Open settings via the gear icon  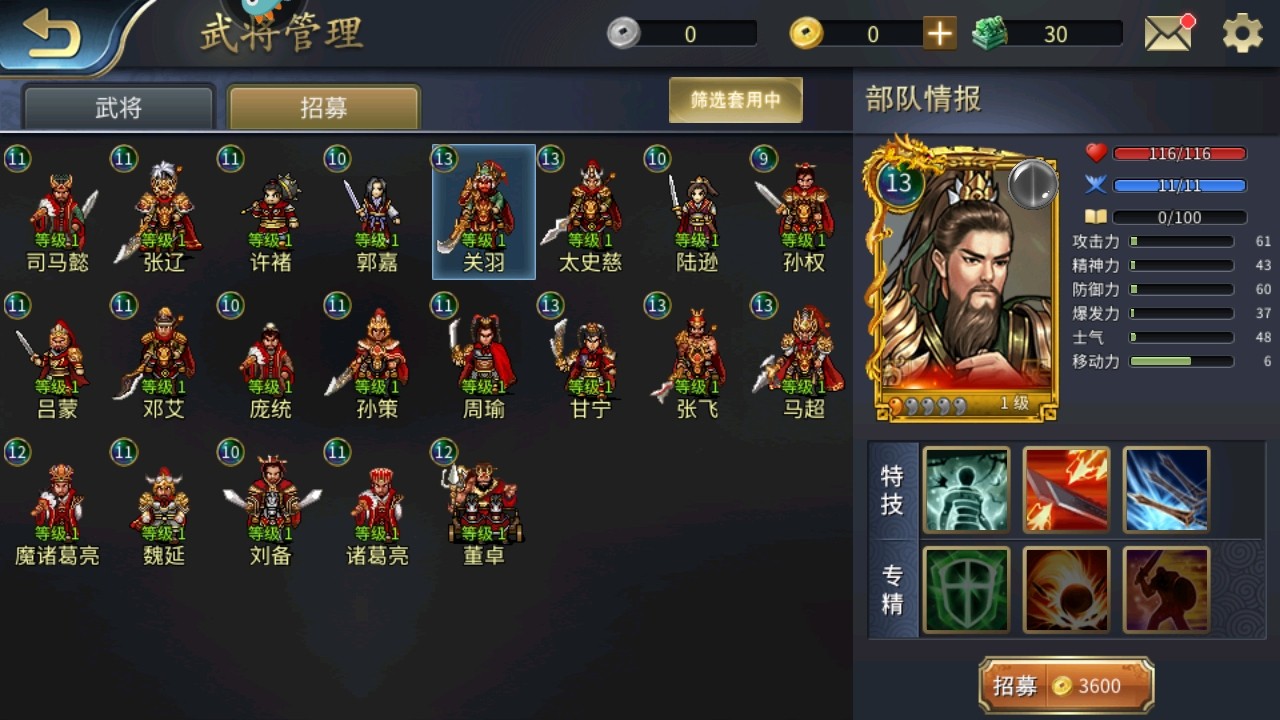1242,34
